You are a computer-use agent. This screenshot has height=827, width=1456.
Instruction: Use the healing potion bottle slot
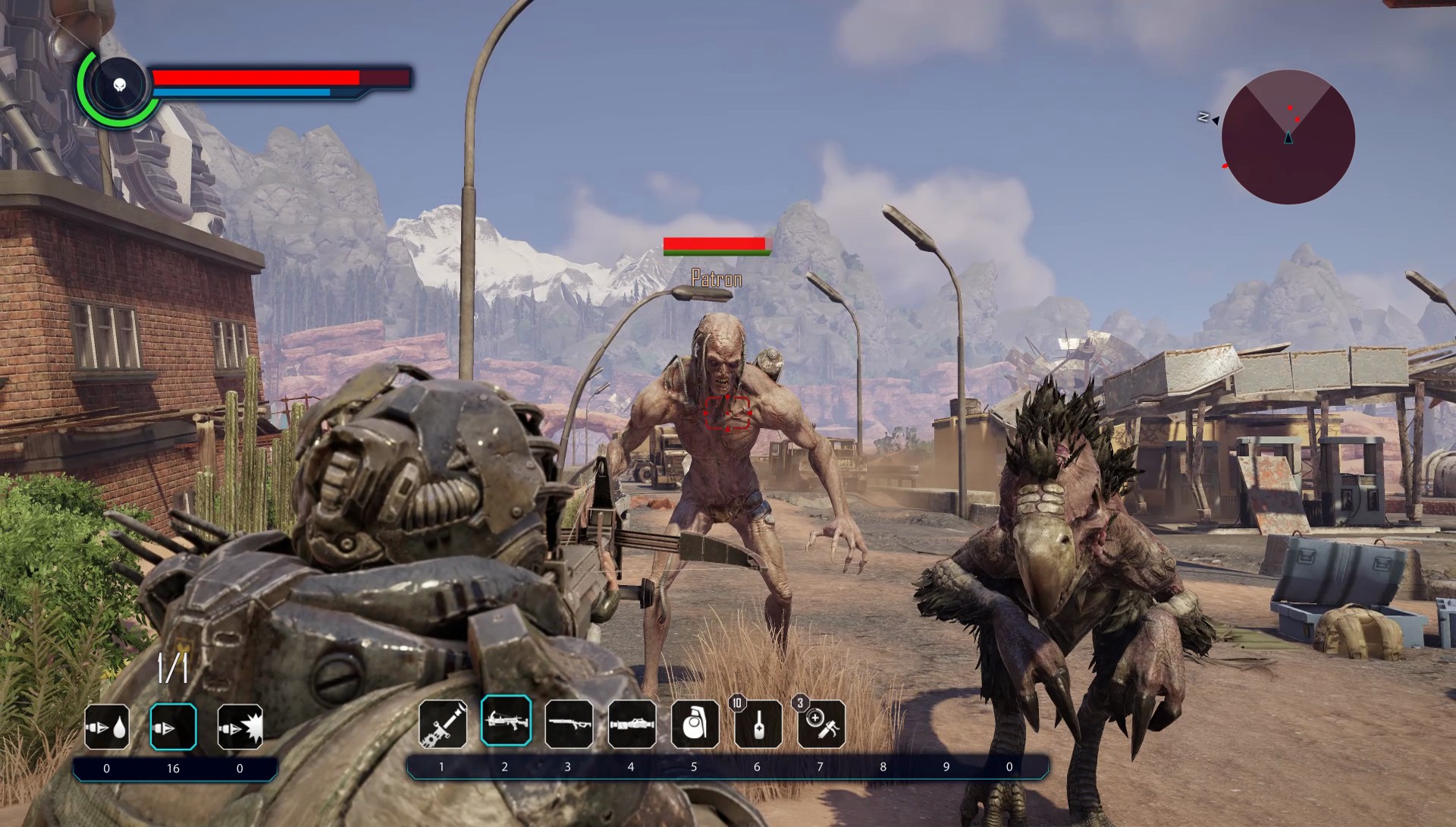pos(758,723)
